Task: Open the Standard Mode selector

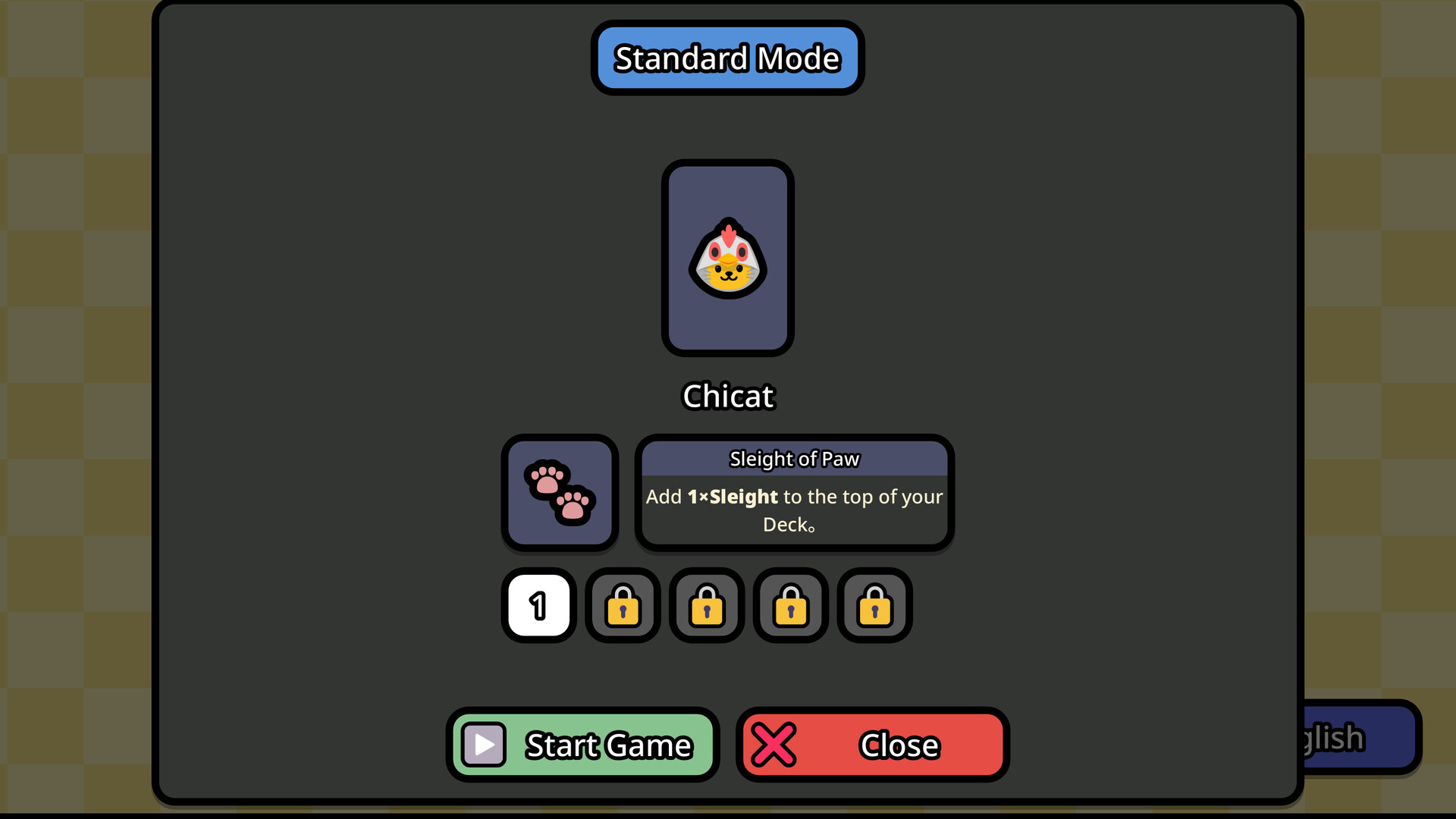Action: [726, 58]
